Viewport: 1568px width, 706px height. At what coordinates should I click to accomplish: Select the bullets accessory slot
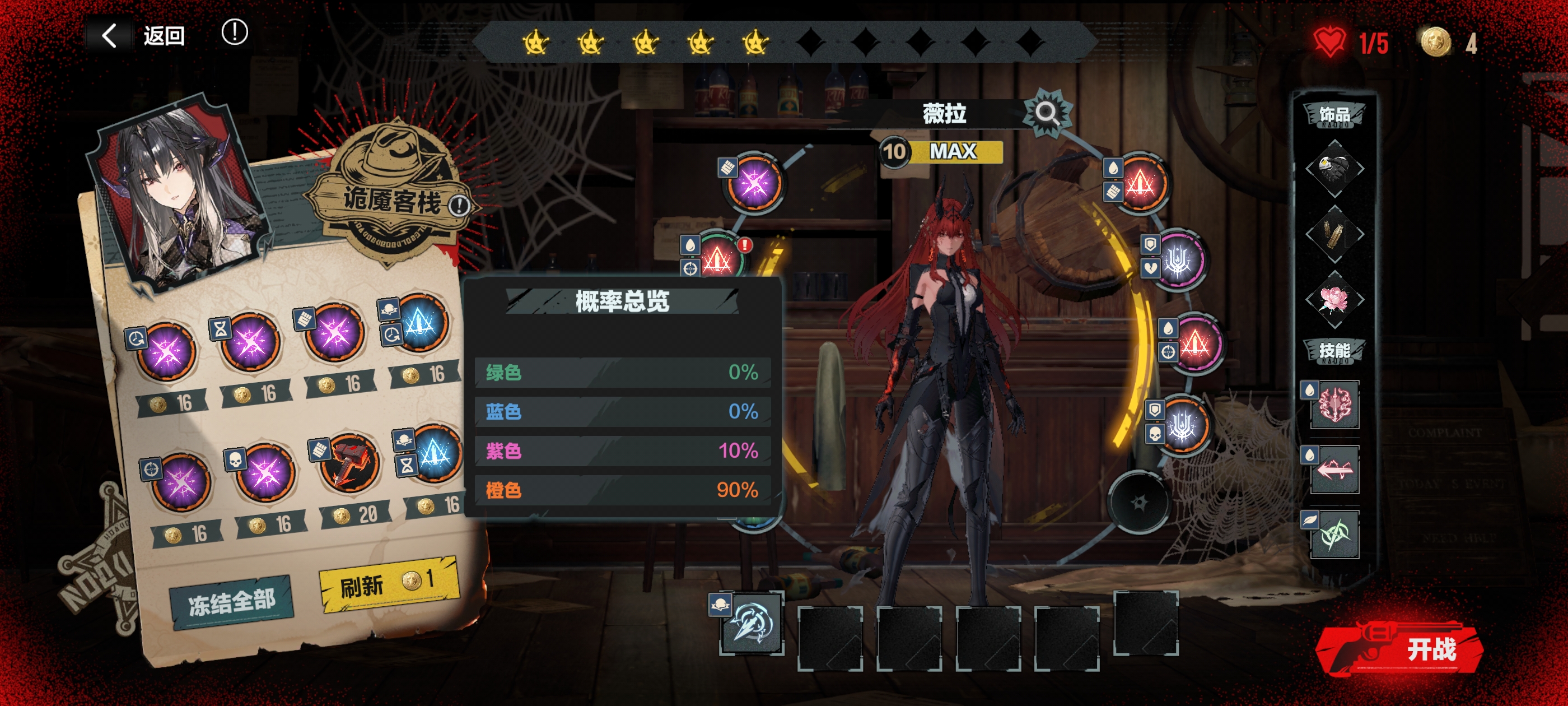click(x=1334, y=234)
